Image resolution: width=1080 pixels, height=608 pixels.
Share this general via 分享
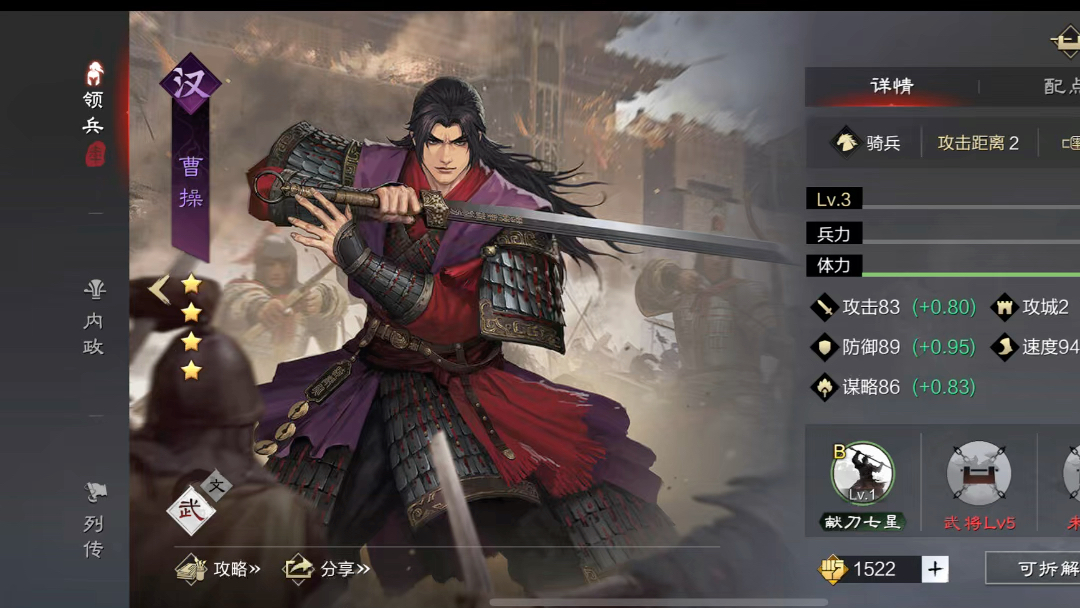(x=327, y=569)
